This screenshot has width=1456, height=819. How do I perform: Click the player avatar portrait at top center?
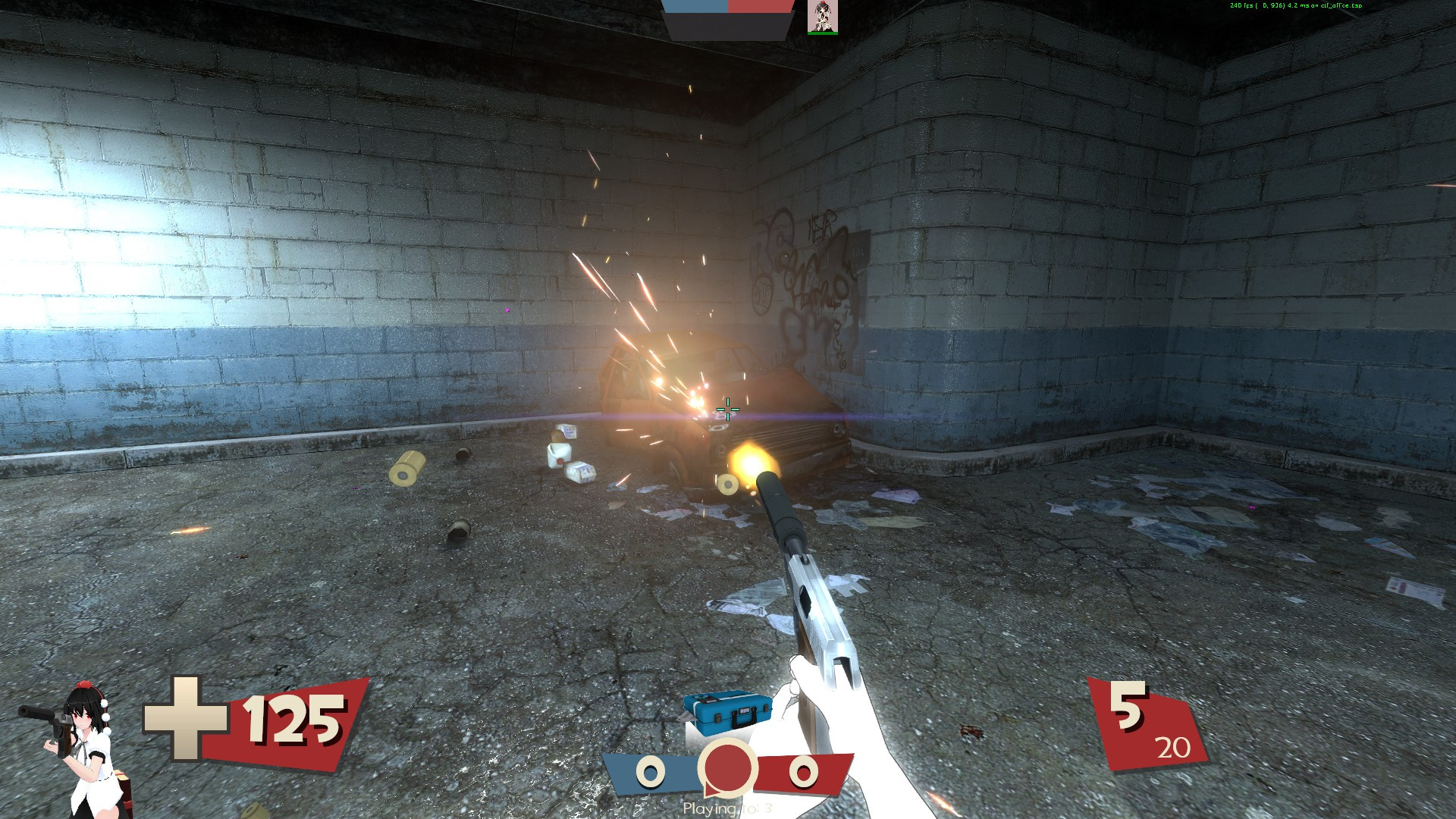[x=822, y=19]
